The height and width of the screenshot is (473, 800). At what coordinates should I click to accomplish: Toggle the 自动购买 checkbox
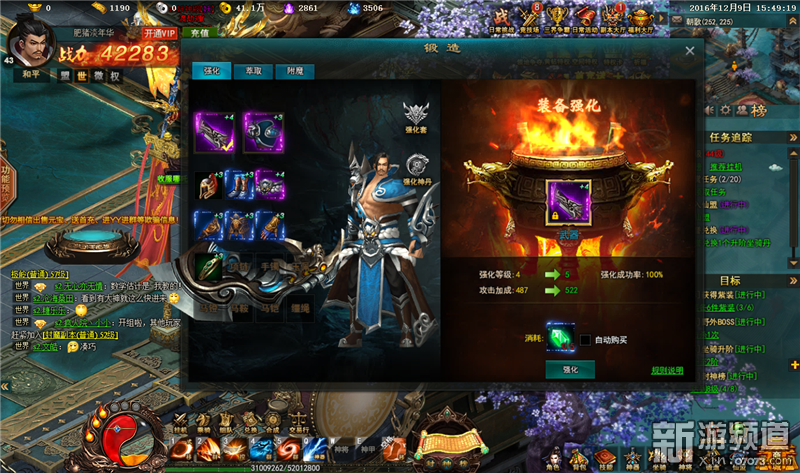point(585,339)
